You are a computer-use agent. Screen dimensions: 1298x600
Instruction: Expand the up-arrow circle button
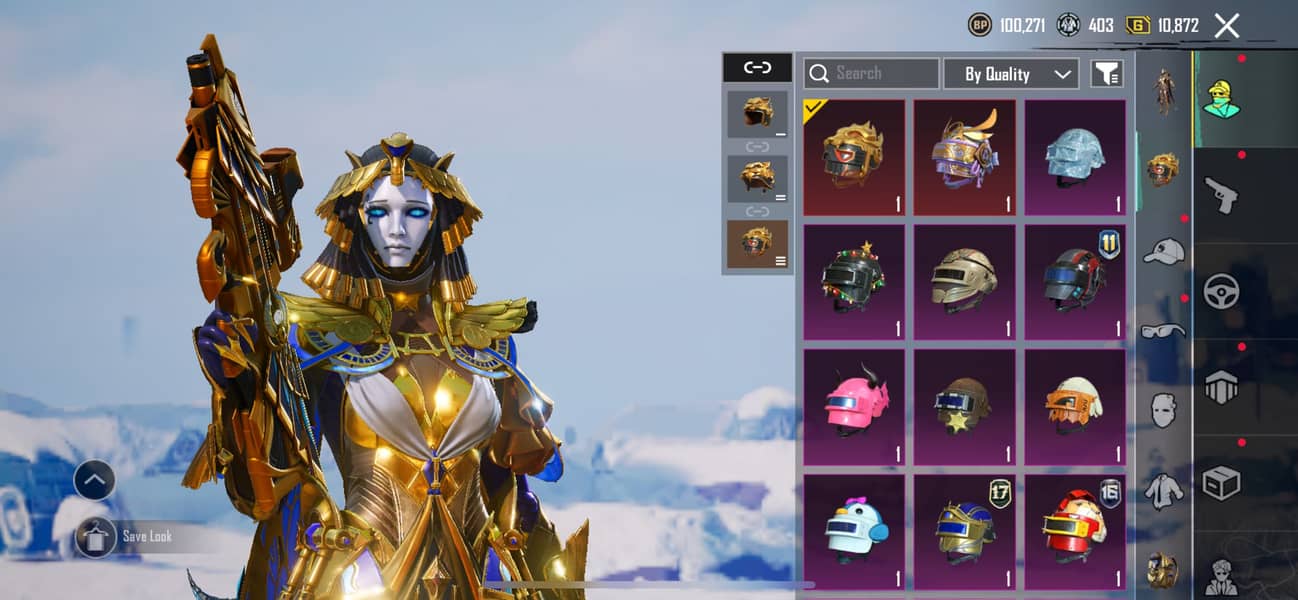click(x=94, y=481)
